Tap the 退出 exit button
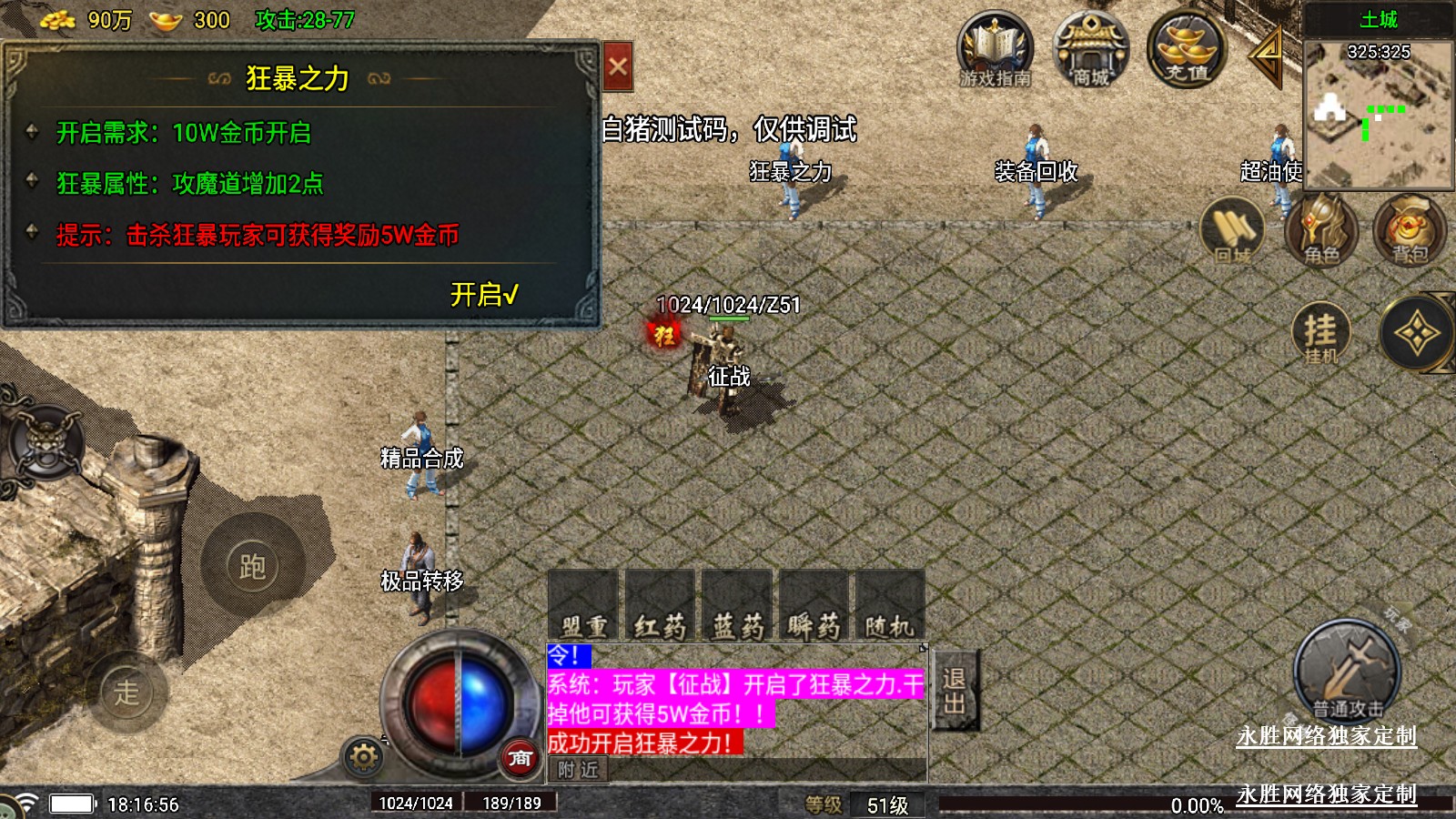The image size is (1456, 819). pyautogui.click(x=954, y=691)
